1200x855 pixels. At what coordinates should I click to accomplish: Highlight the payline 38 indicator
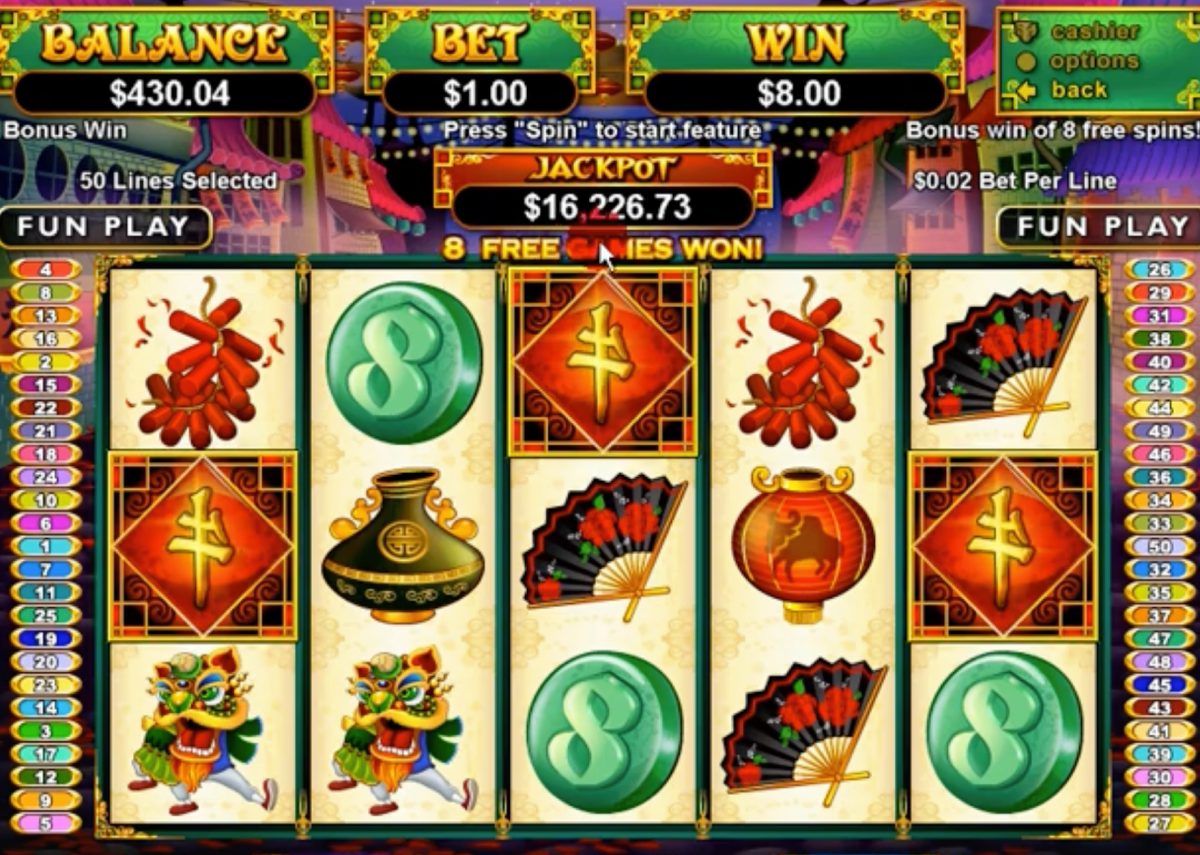pyautogui.click(x=1159, y=339)
